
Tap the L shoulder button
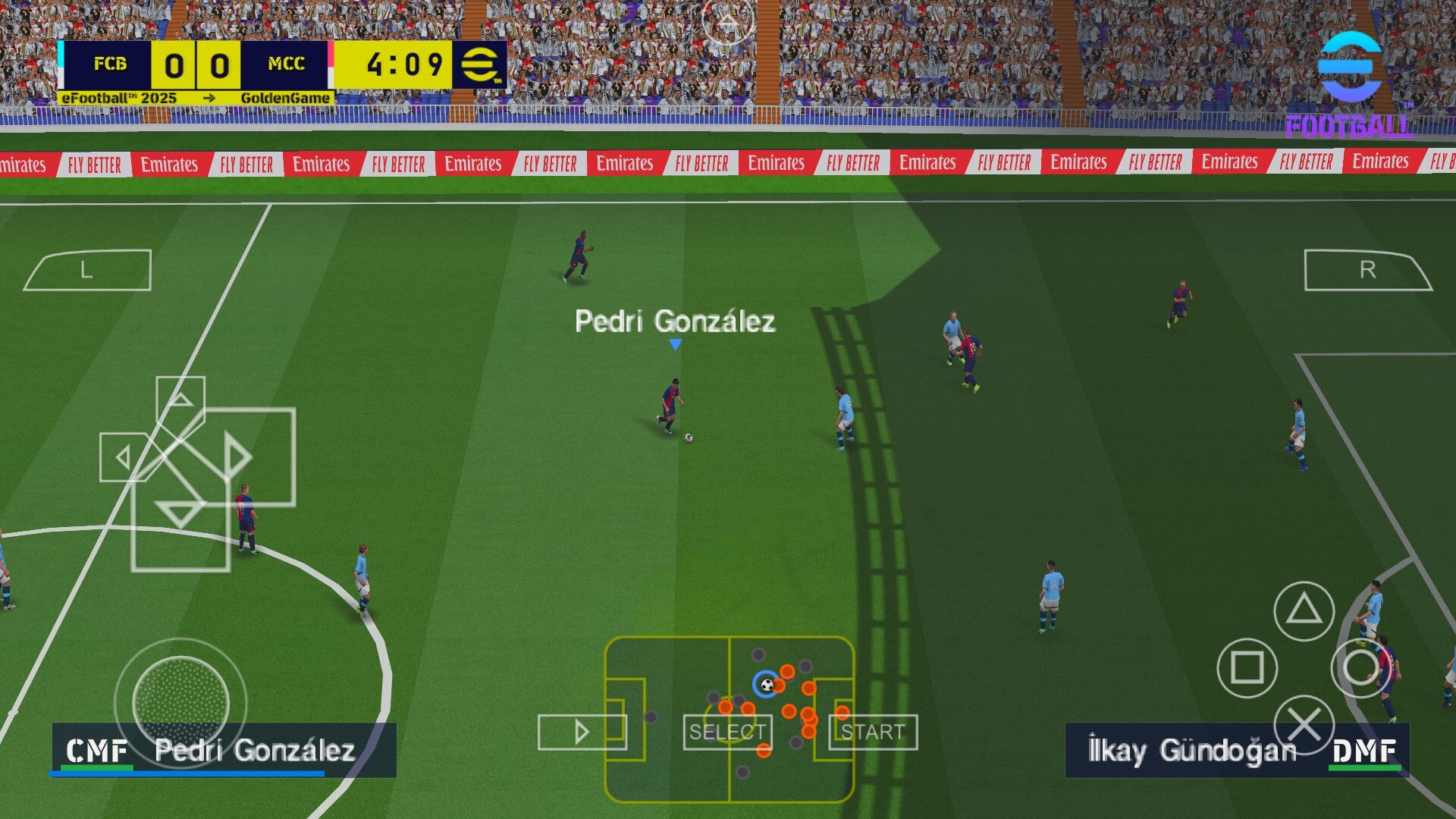(88, 270)
